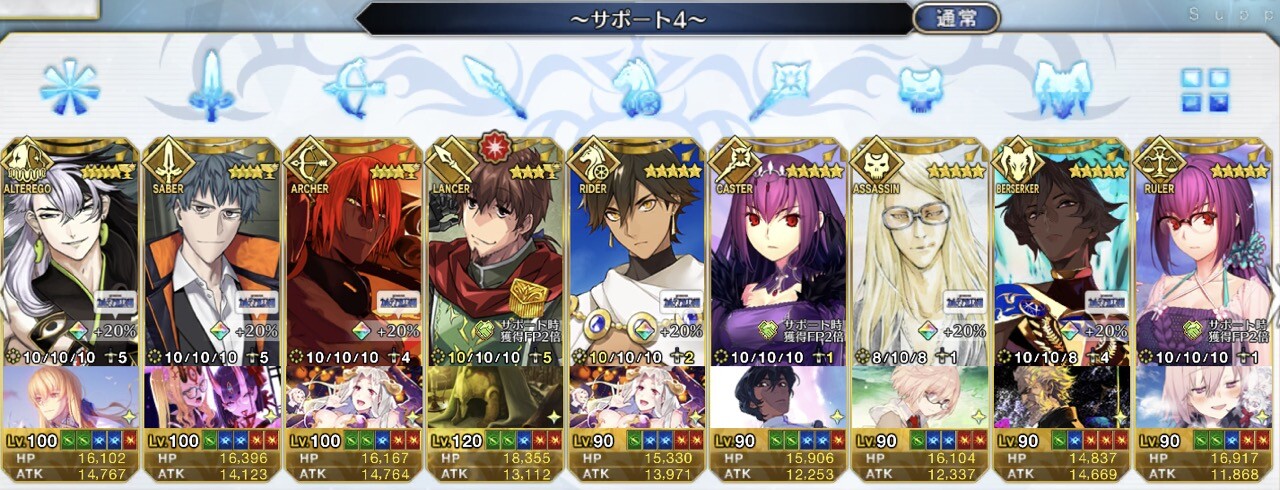The image size is (1280, 490).
Task: Choose the Archer class bow icon
Action: coord(354,87)
